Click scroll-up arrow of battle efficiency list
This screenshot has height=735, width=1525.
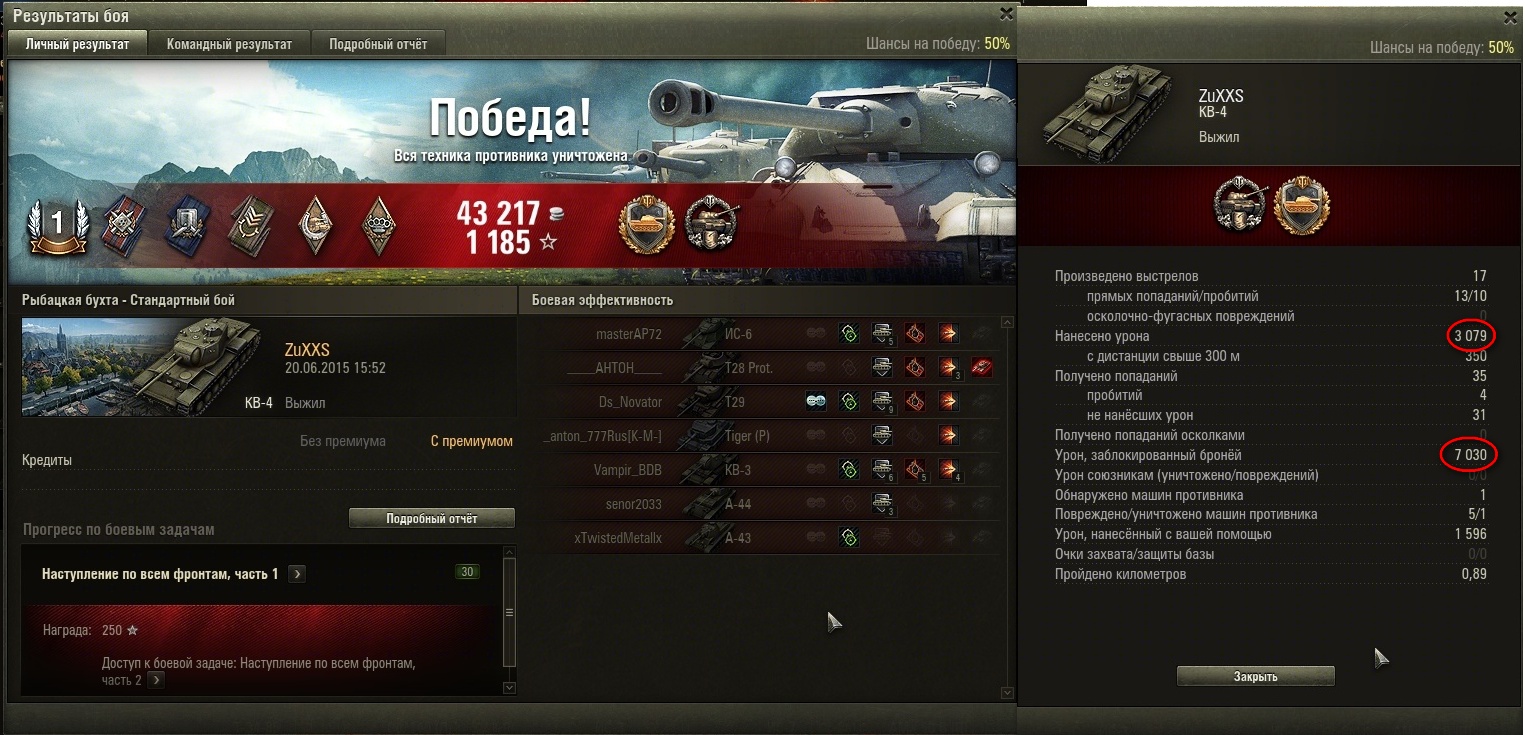(1008, 323)
